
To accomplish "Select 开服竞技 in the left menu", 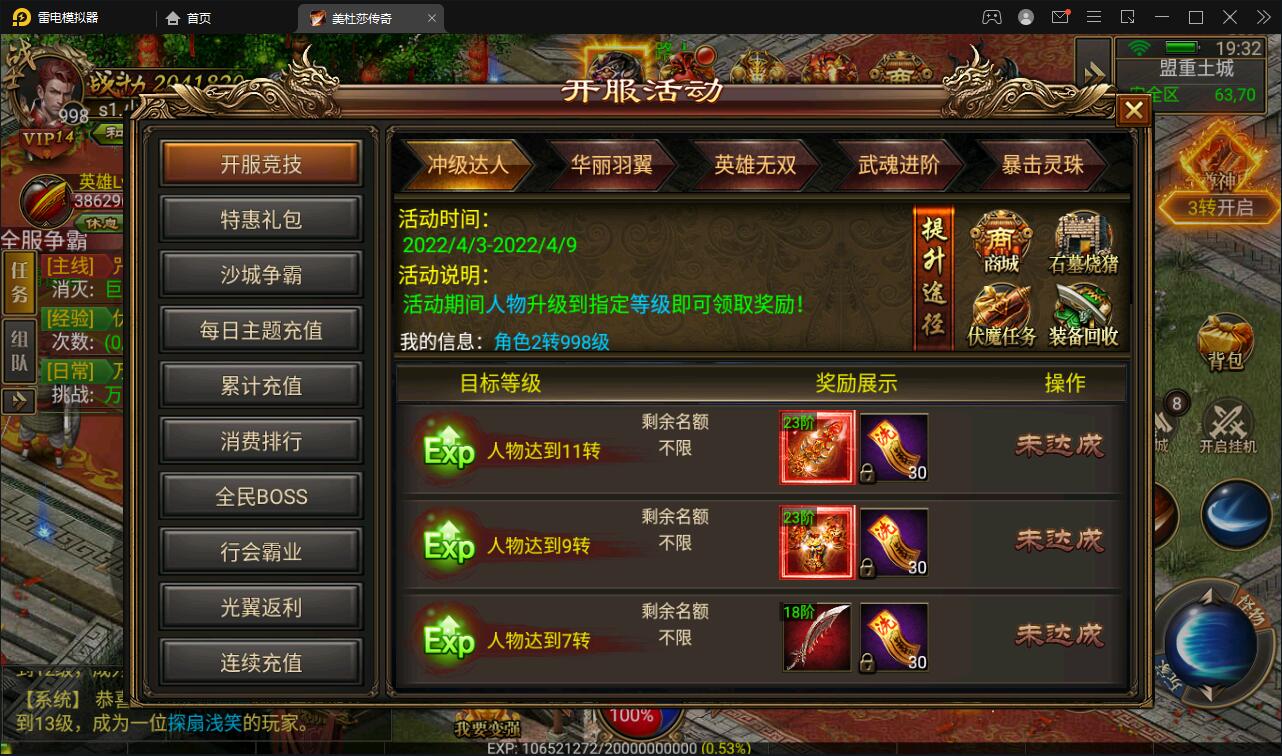I will [x=260, y=164].
